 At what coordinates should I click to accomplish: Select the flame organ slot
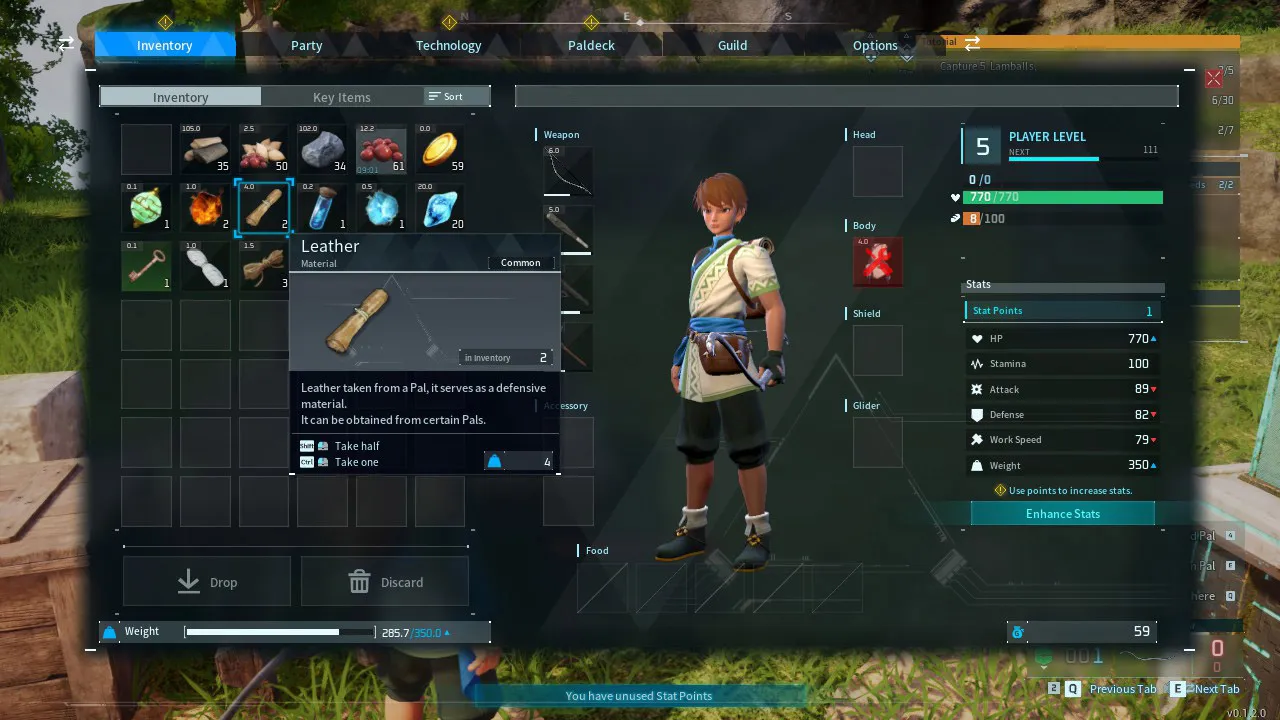pyautogui.click(x=205, y=208)
